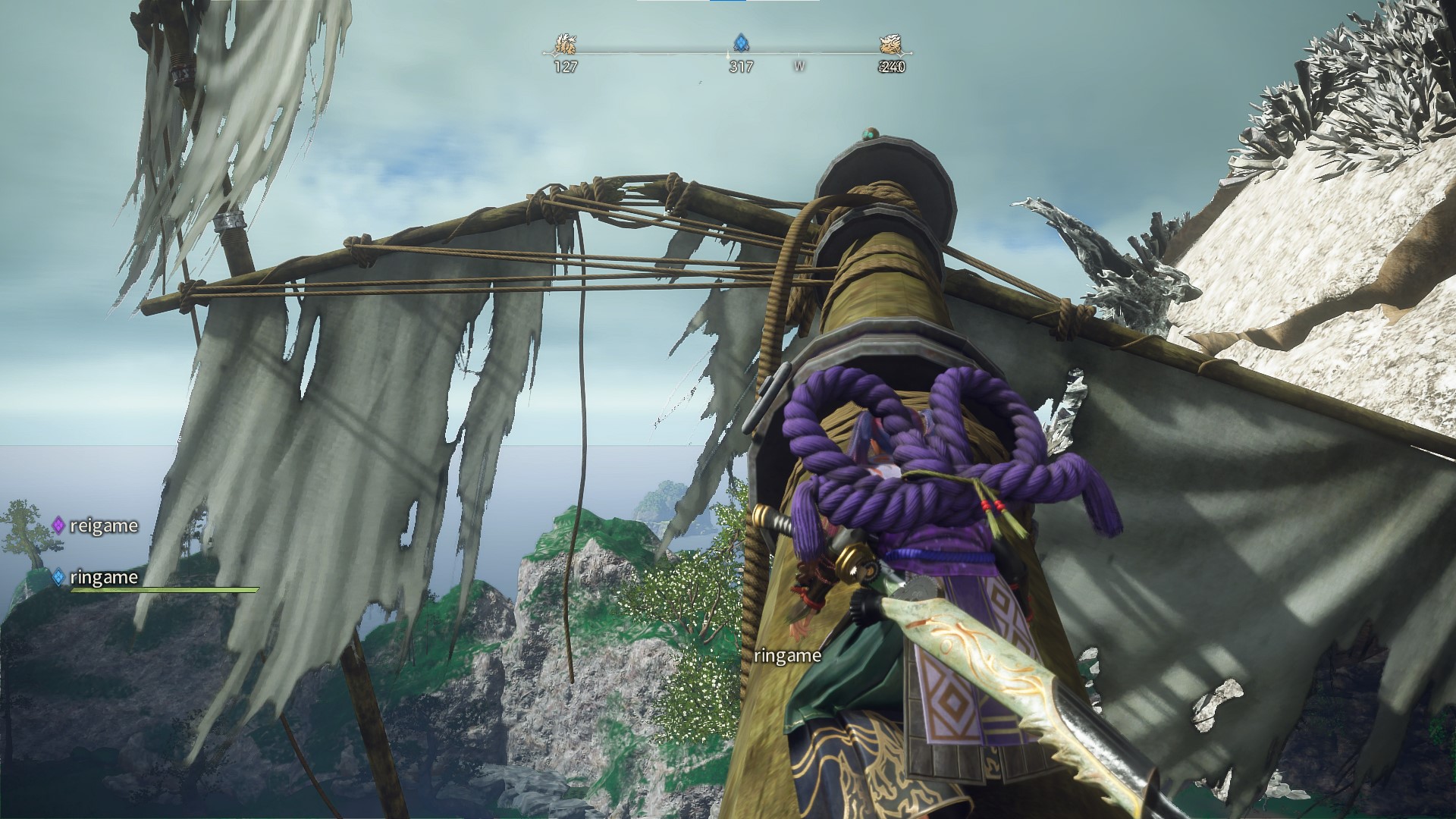Screen dimensions: 1456x819
Task: Select party member reigame in player list
Action: tap(102, 526)
